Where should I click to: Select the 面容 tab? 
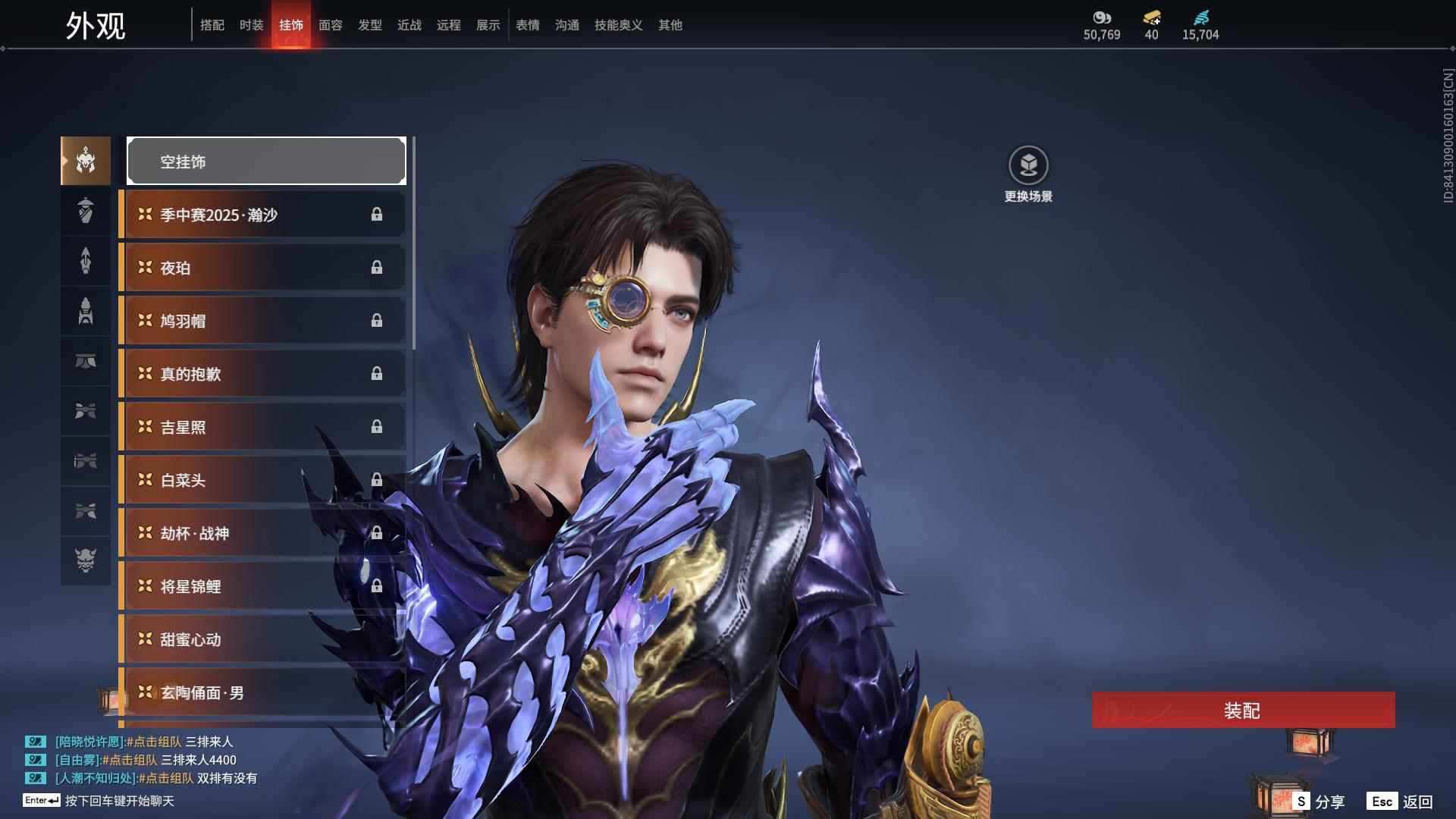coord(330,25)
